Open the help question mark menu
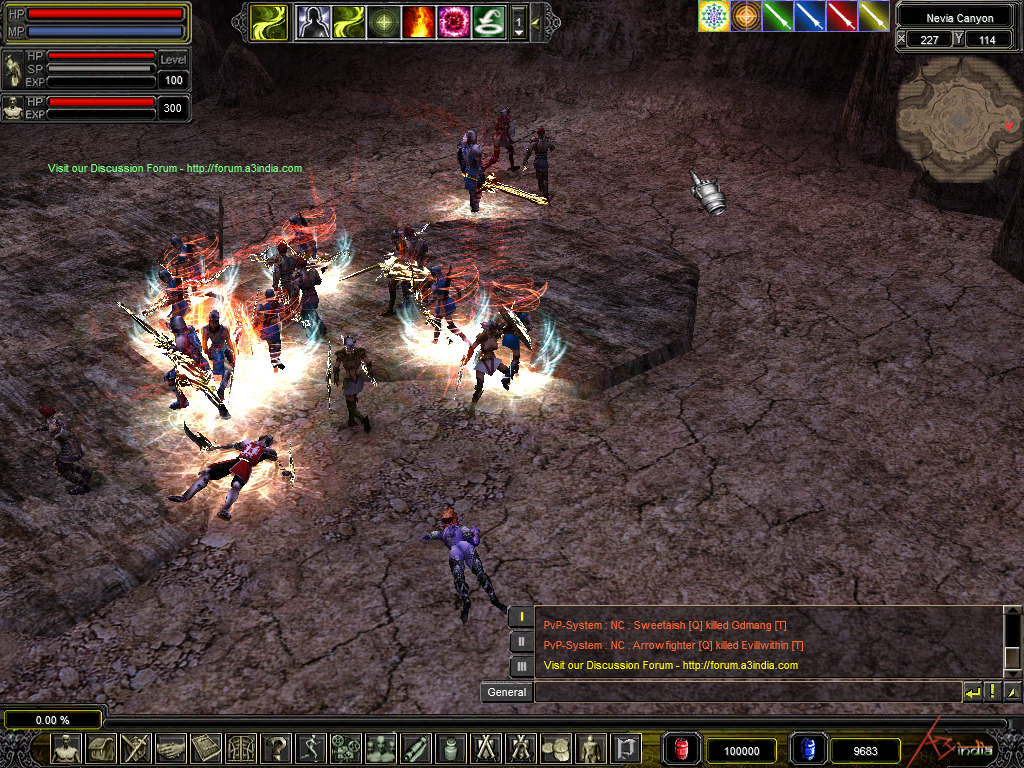Viewport: 1024px width, 768px height. point(276,748)
